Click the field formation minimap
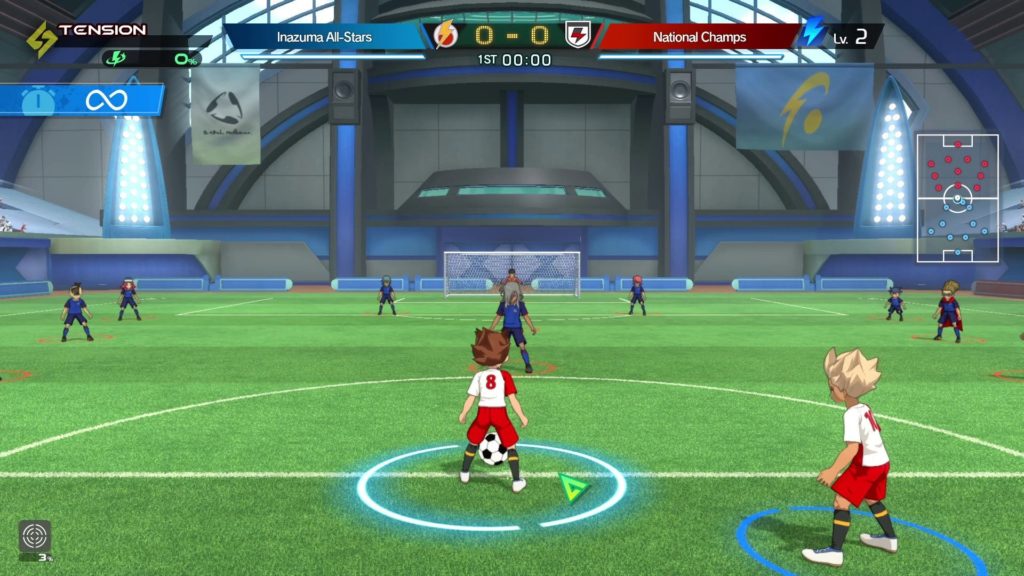This screenshot has width=1024, height=576. tap(957, 198)
